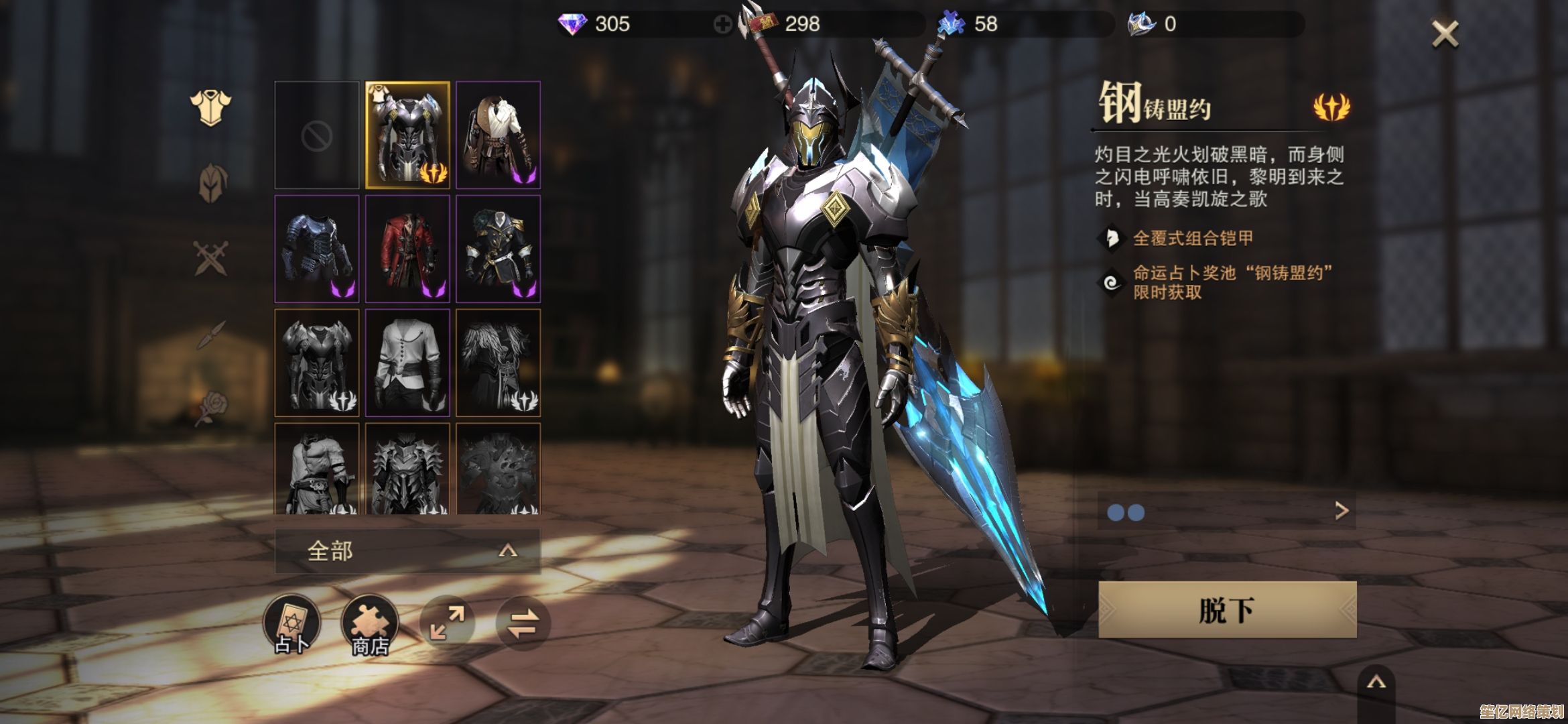Image resolution: width=1568 pixels, height=724 pixels.
Task: Close the wardrobe screen with the X
Action: click(1445, 34)
